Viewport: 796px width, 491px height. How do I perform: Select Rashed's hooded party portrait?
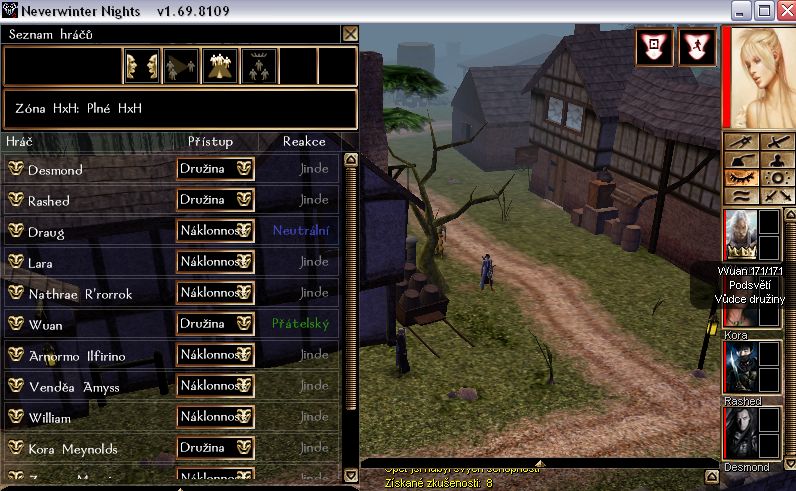(x=740, y=368)
